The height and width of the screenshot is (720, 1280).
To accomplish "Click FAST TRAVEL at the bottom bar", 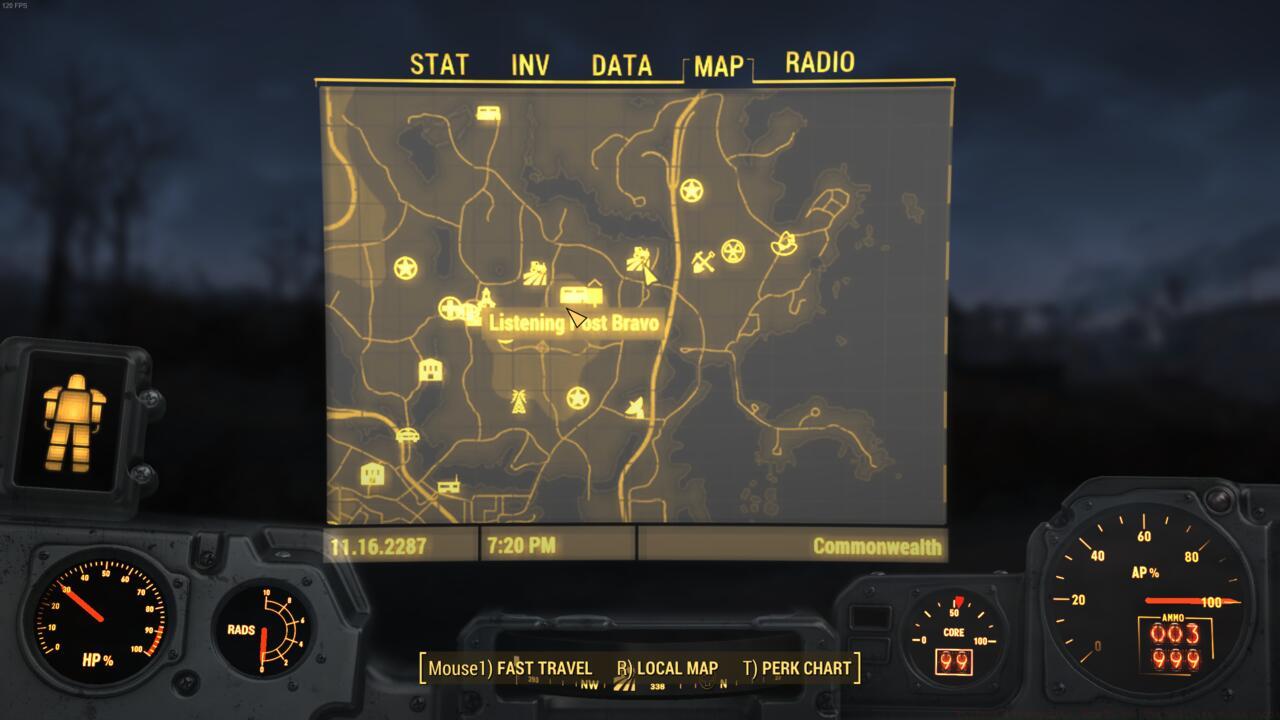I will (540, 667).
